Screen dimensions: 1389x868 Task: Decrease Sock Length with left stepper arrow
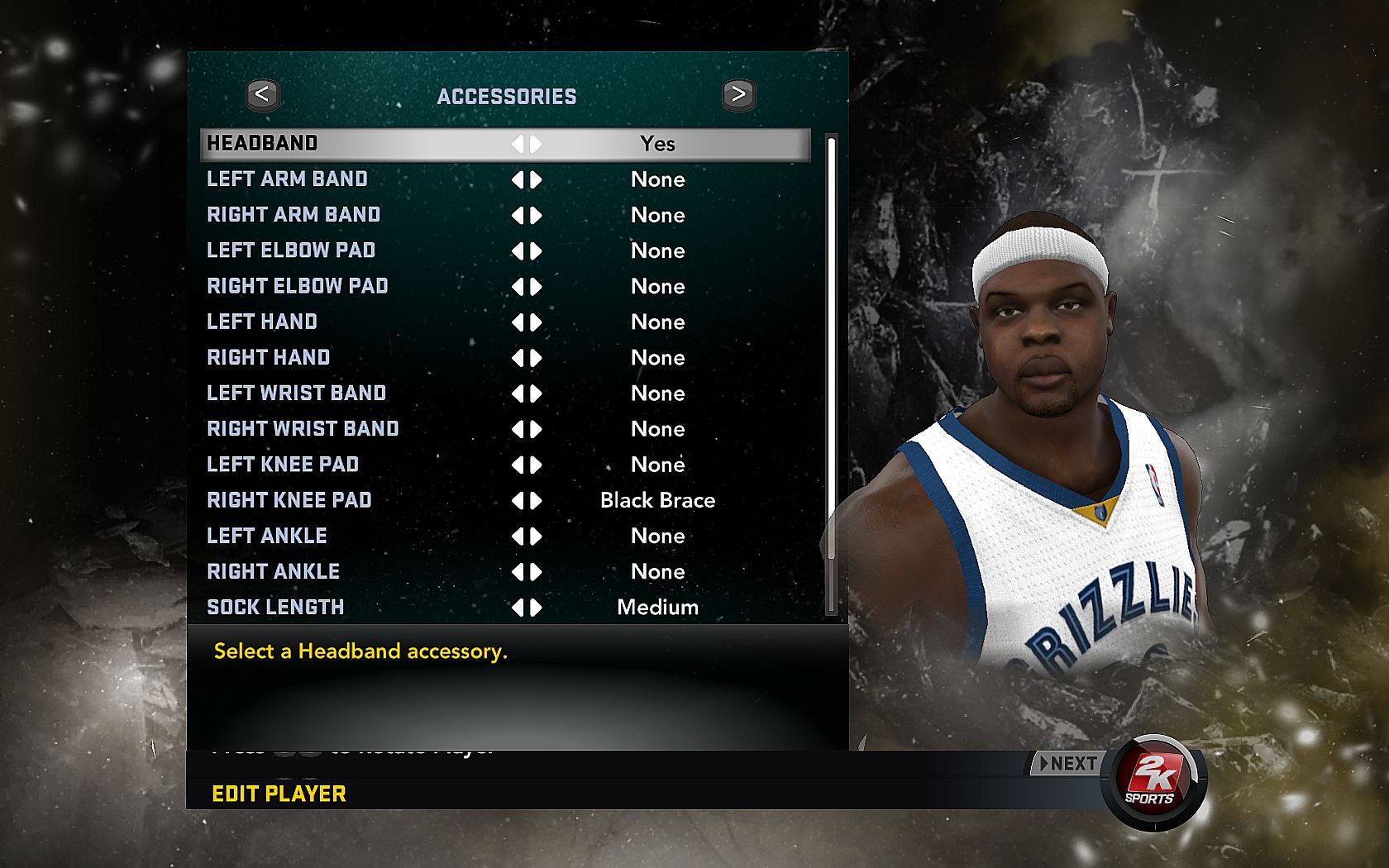518,608
